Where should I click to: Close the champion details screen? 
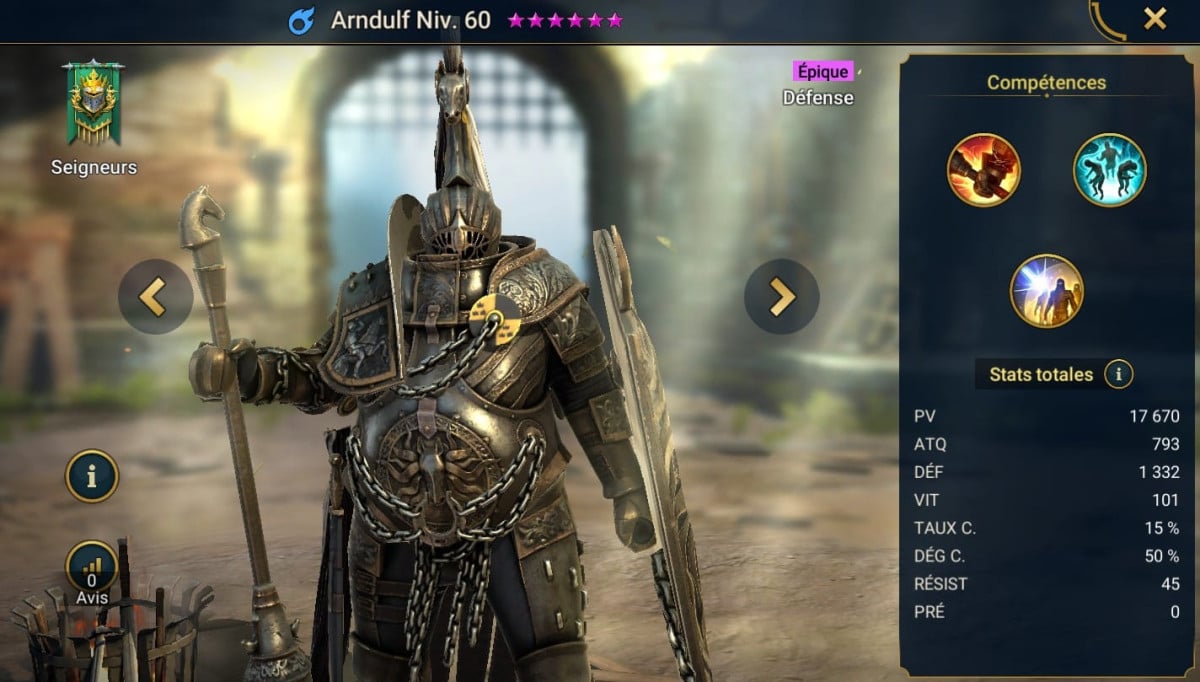coord(1155,19)
